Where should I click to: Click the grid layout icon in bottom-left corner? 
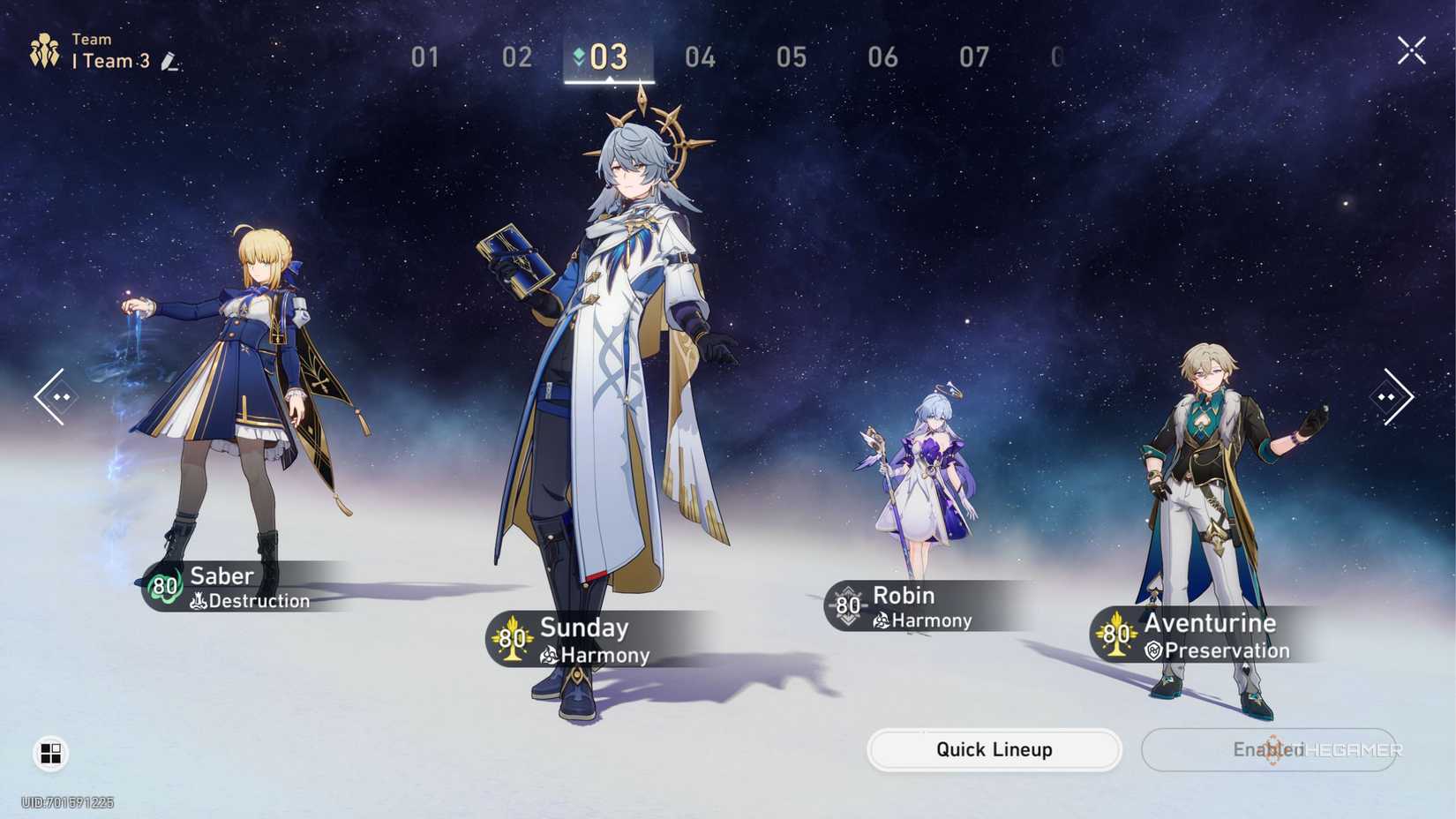click(x=51, y=754)
